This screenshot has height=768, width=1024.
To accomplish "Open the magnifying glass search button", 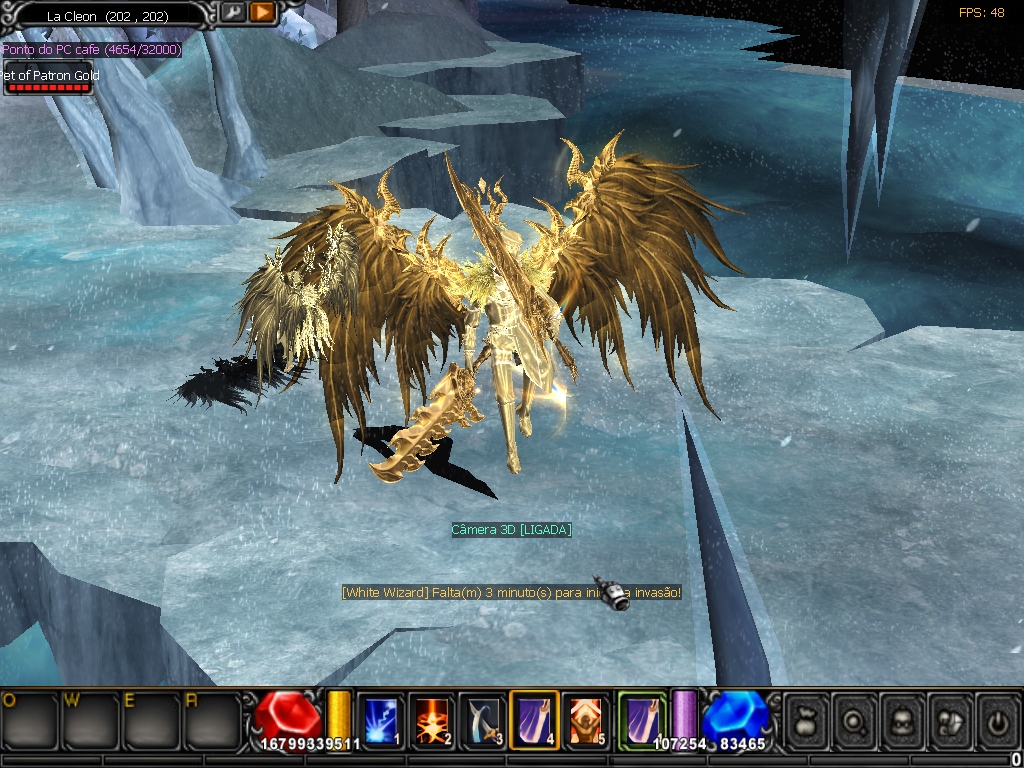I will (854, 721).
